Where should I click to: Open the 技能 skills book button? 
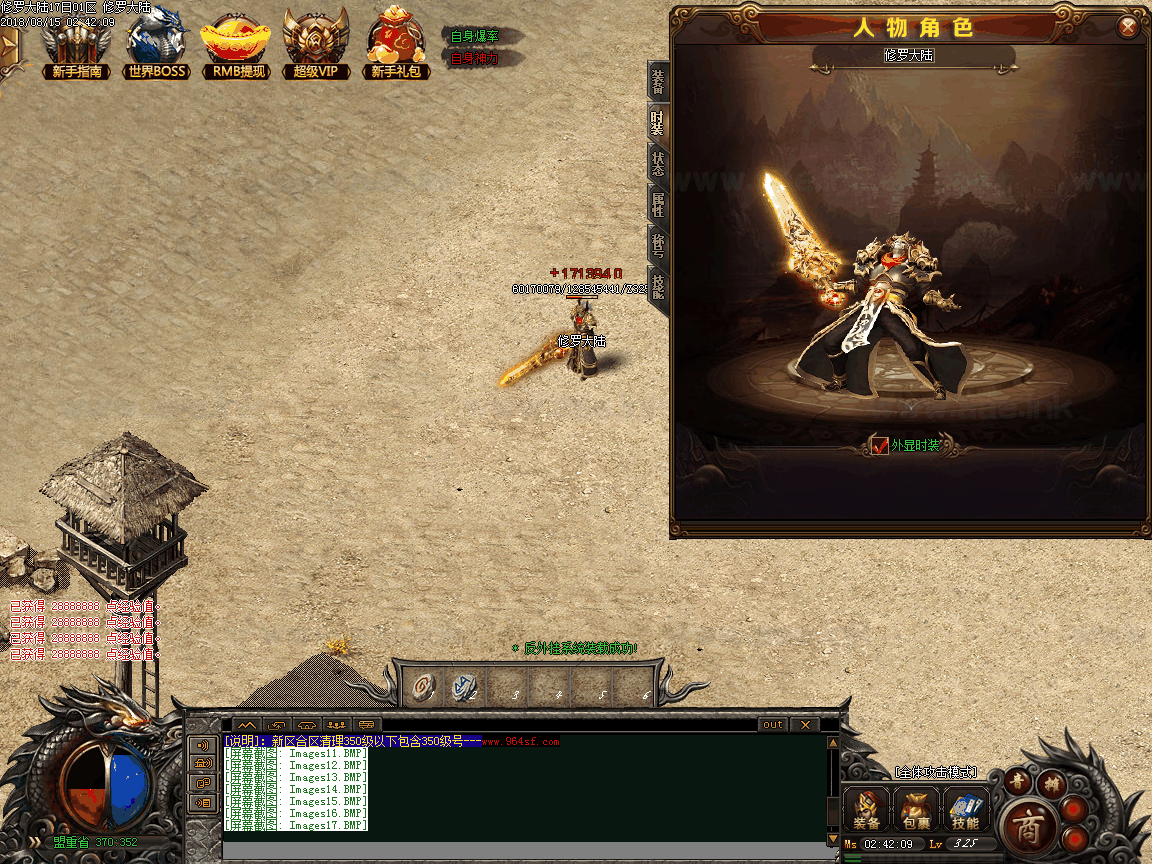[x=965, y=809]
